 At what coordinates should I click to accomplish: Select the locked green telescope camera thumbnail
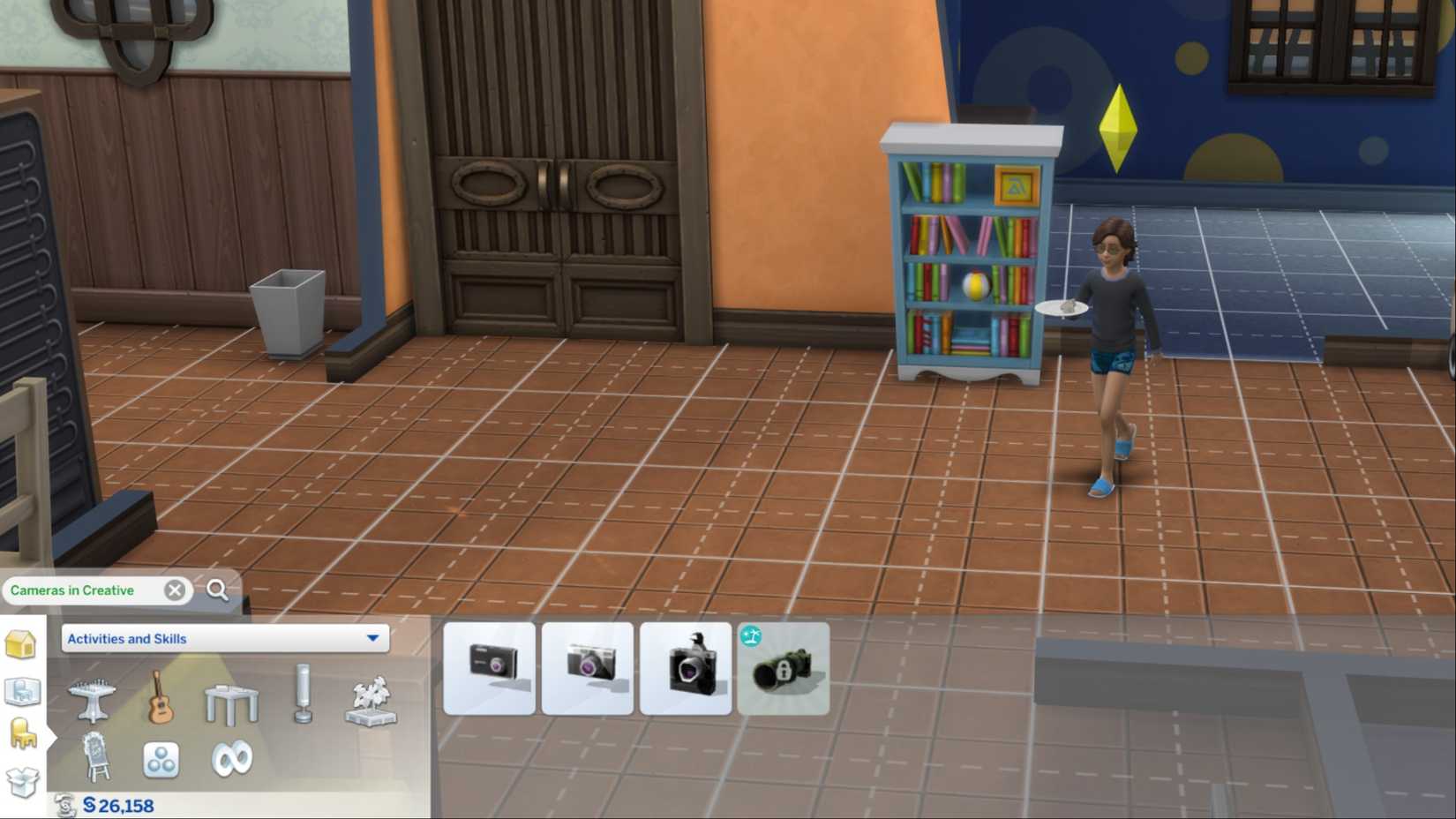[x=783, y=668]
